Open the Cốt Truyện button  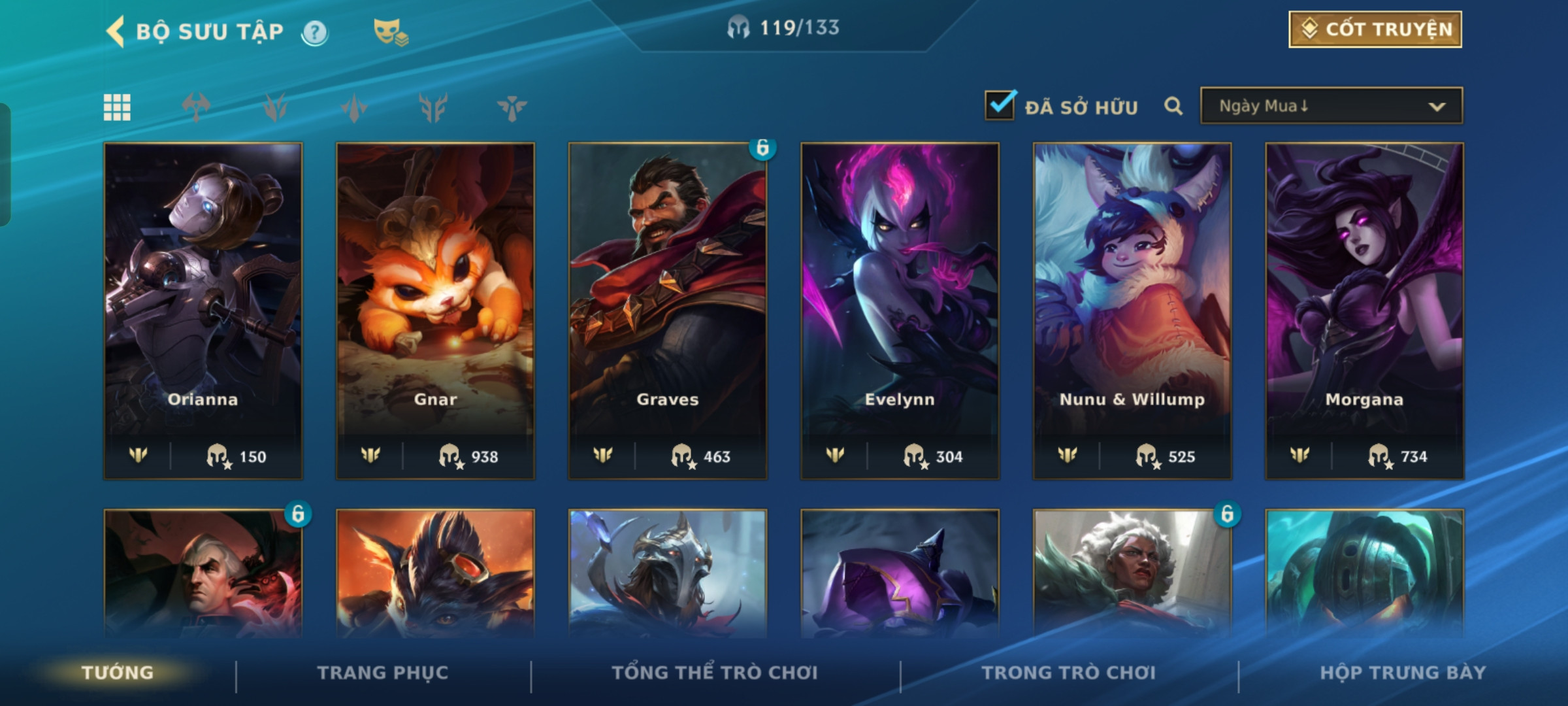click(1375, 29)
